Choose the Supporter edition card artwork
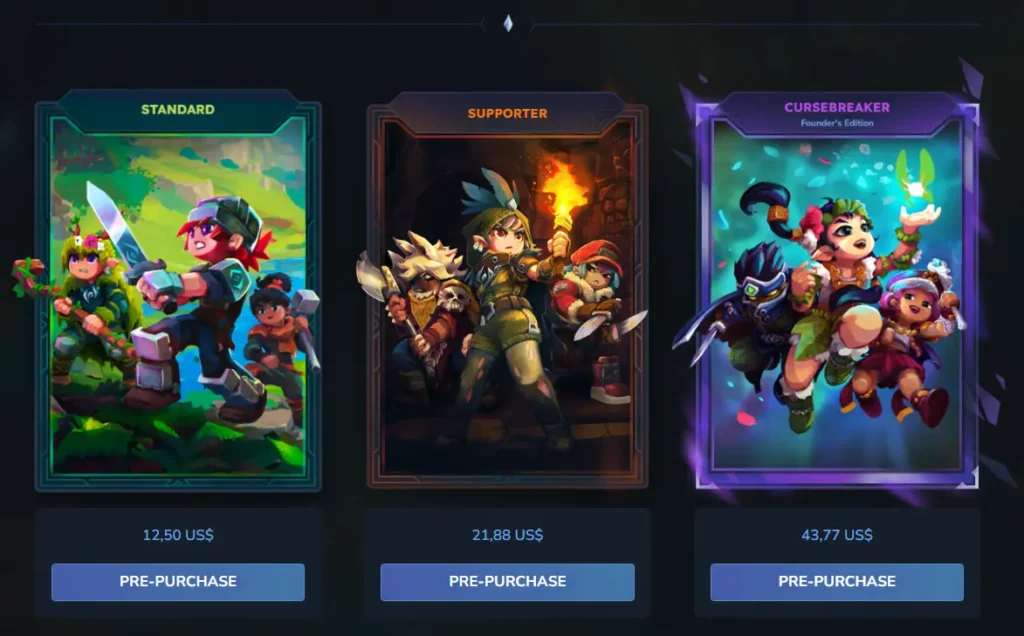 pos(507,300)
